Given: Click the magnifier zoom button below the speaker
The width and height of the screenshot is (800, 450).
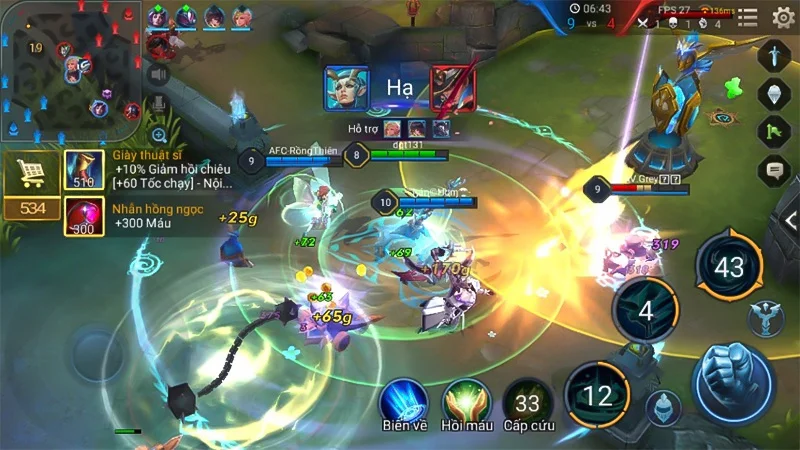Looking at the screenshot, I should pos(159,135).
